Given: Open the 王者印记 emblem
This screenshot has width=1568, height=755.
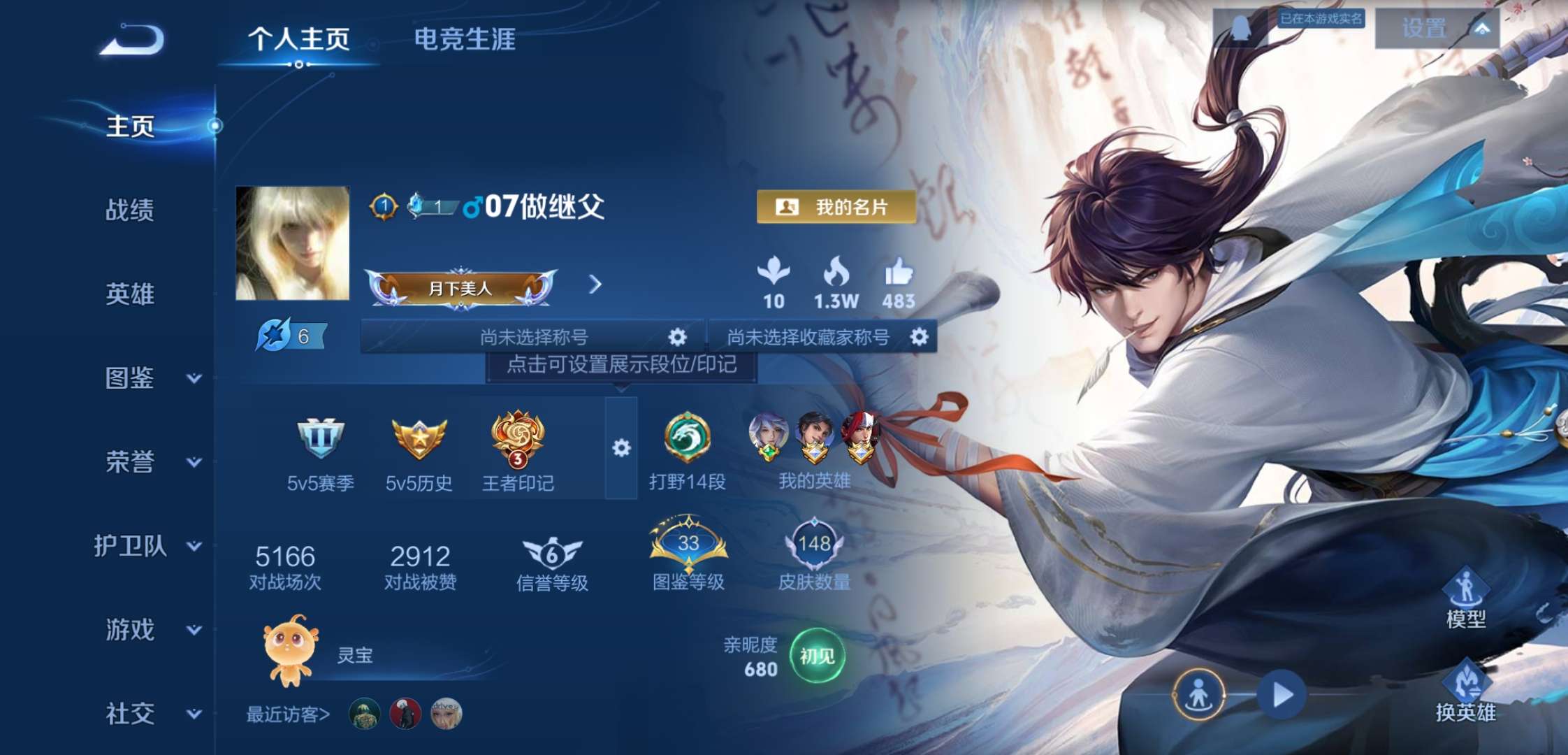Looking at the screenshot, I should 520,440.
